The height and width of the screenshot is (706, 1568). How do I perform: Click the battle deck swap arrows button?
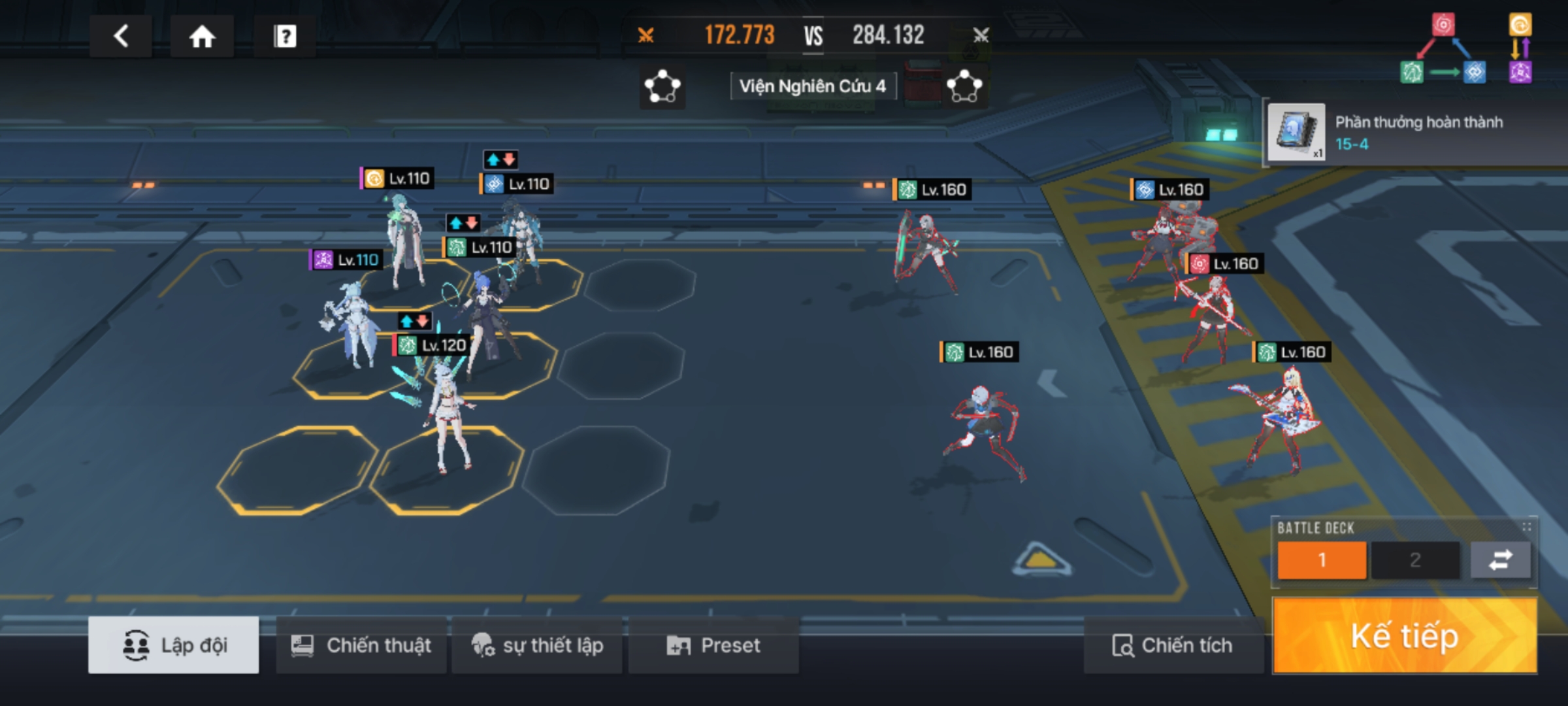[1500, 560]
